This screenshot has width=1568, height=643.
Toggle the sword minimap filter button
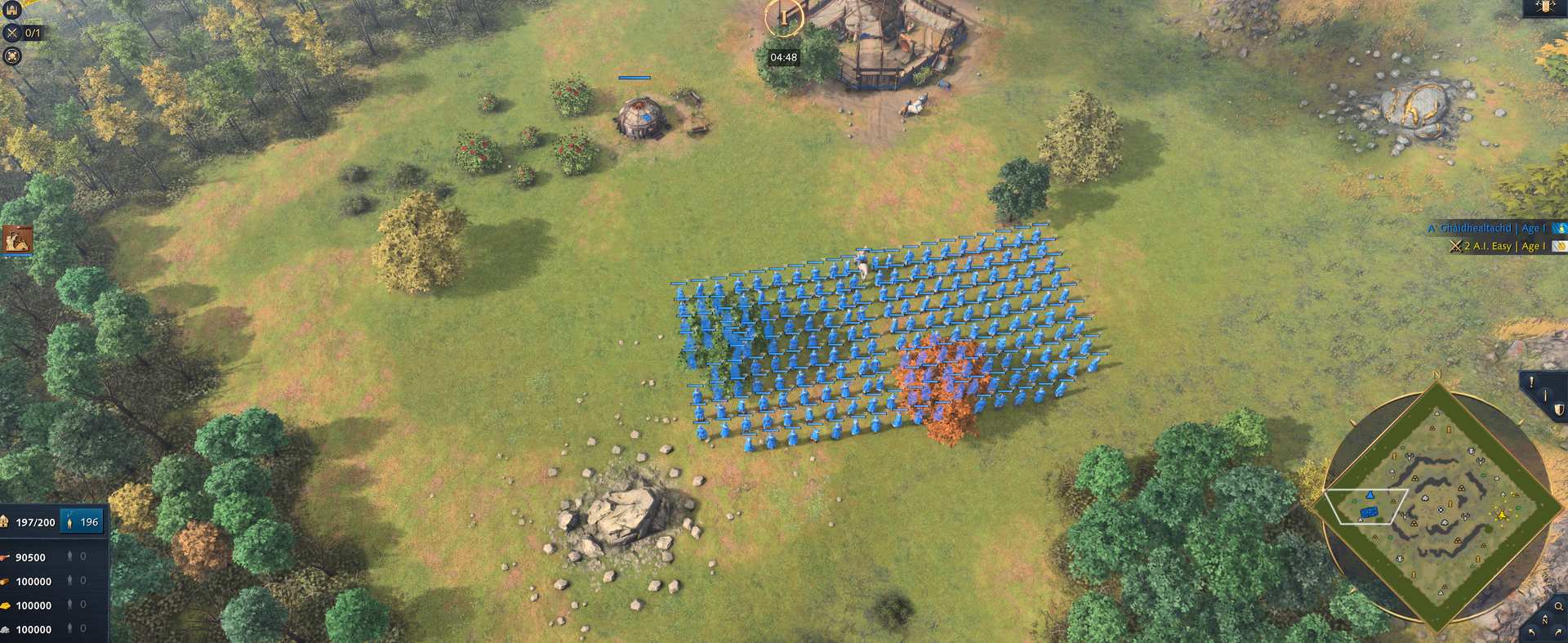pyautogui.click(x=1545, y=395)
